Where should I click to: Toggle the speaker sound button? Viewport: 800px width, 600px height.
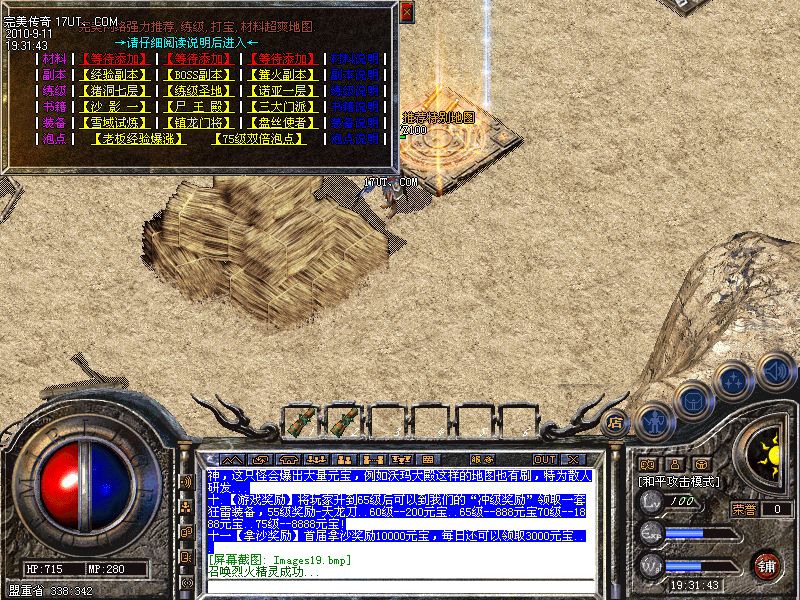click(775, 371)
